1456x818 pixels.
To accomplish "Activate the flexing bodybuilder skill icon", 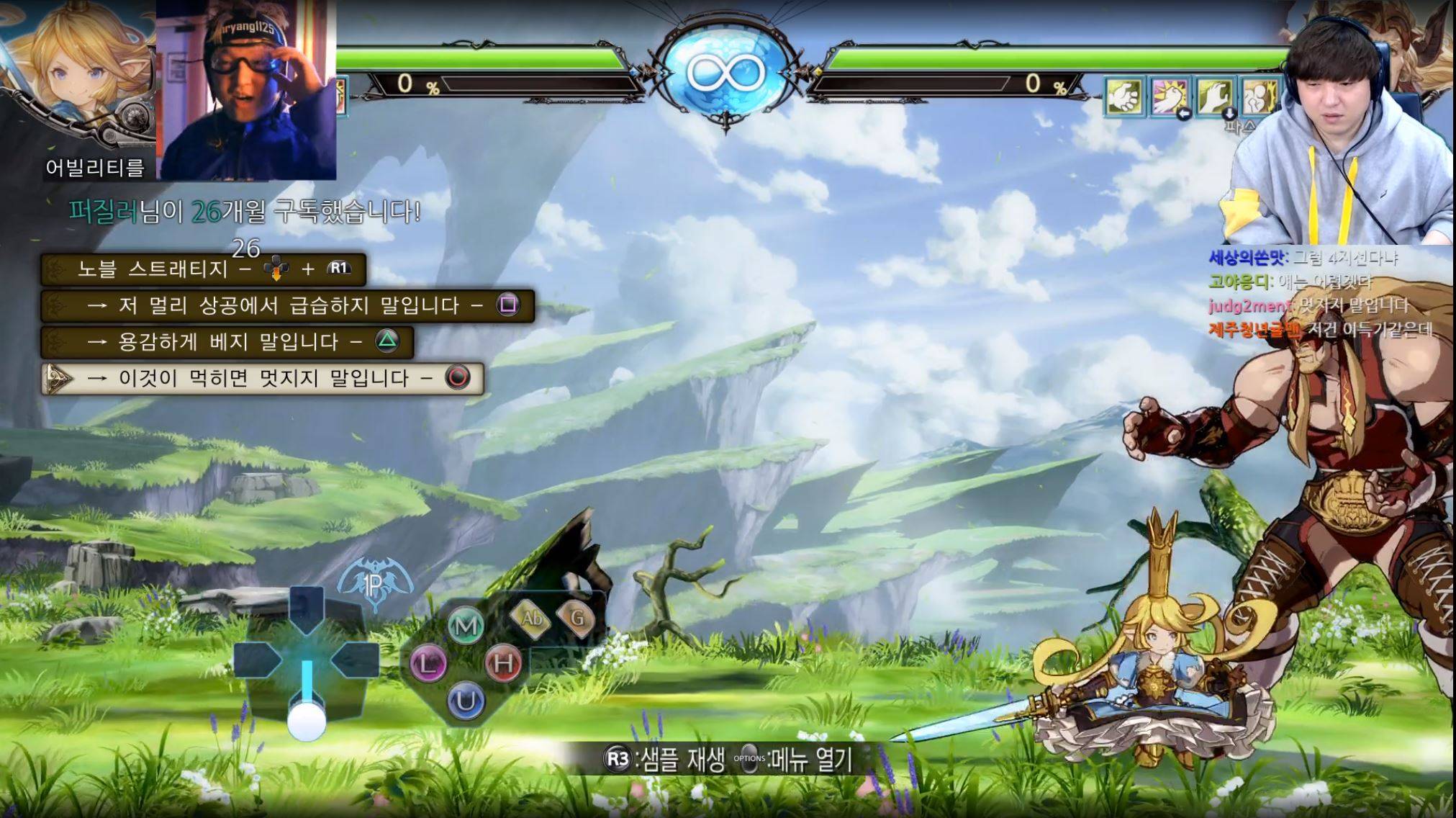I will click(x=1258, y=97).
